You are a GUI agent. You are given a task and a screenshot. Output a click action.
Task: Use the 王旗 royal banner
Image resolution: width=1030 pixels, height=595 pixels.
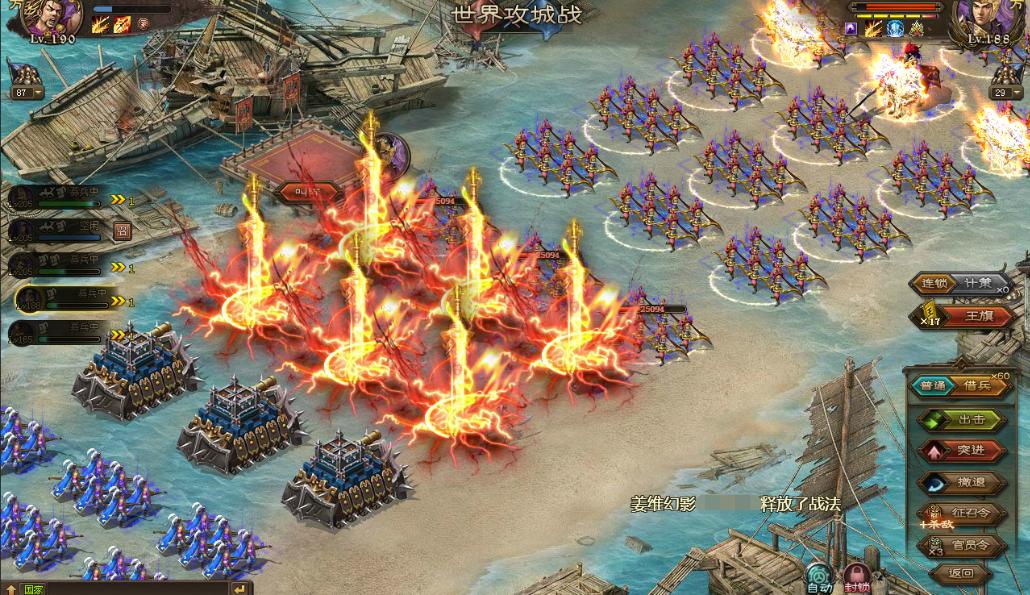[x=975, y=316]
